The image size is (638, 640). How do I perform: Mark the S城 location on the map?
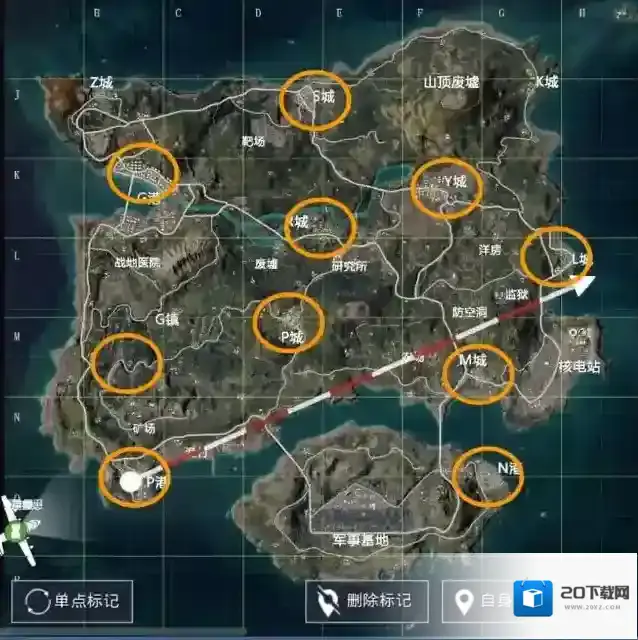pyautogui.click(x=314, y=99)
